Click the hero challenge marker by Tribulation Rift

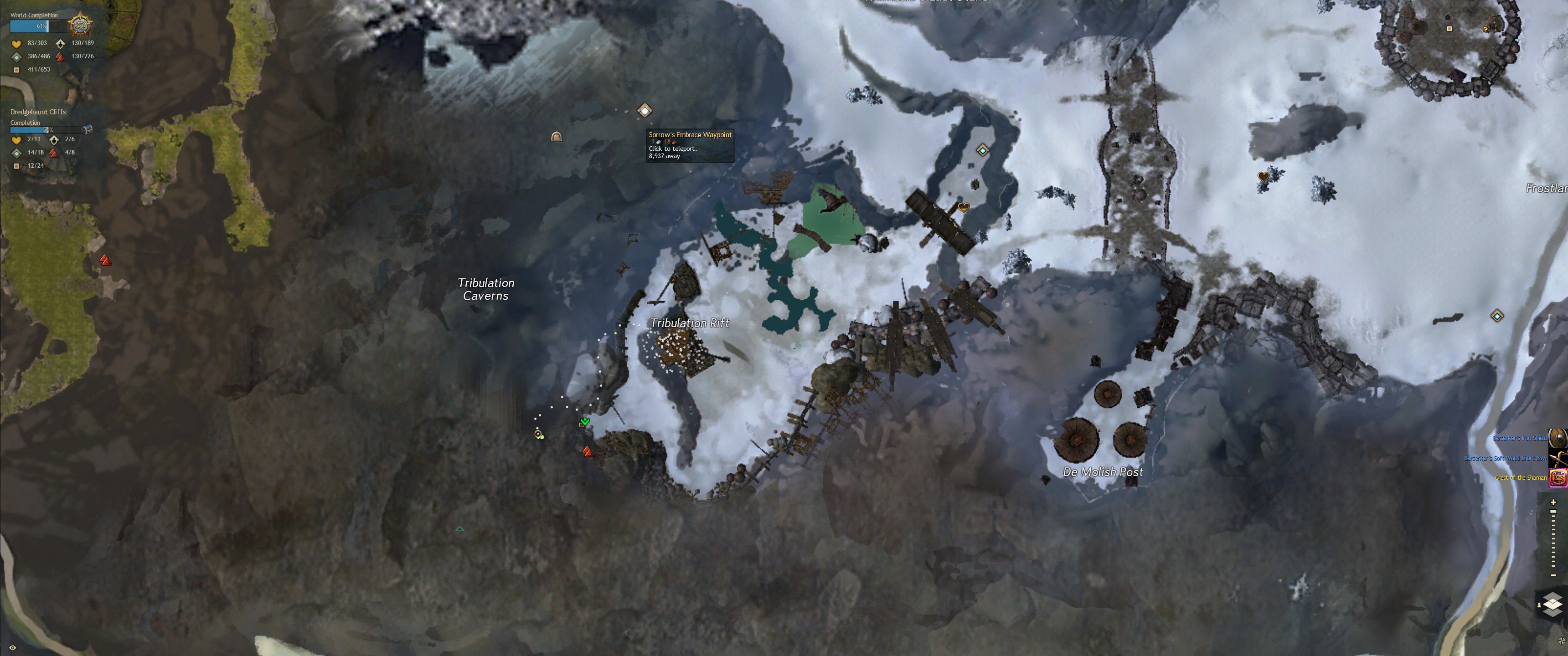click(588, 451)
